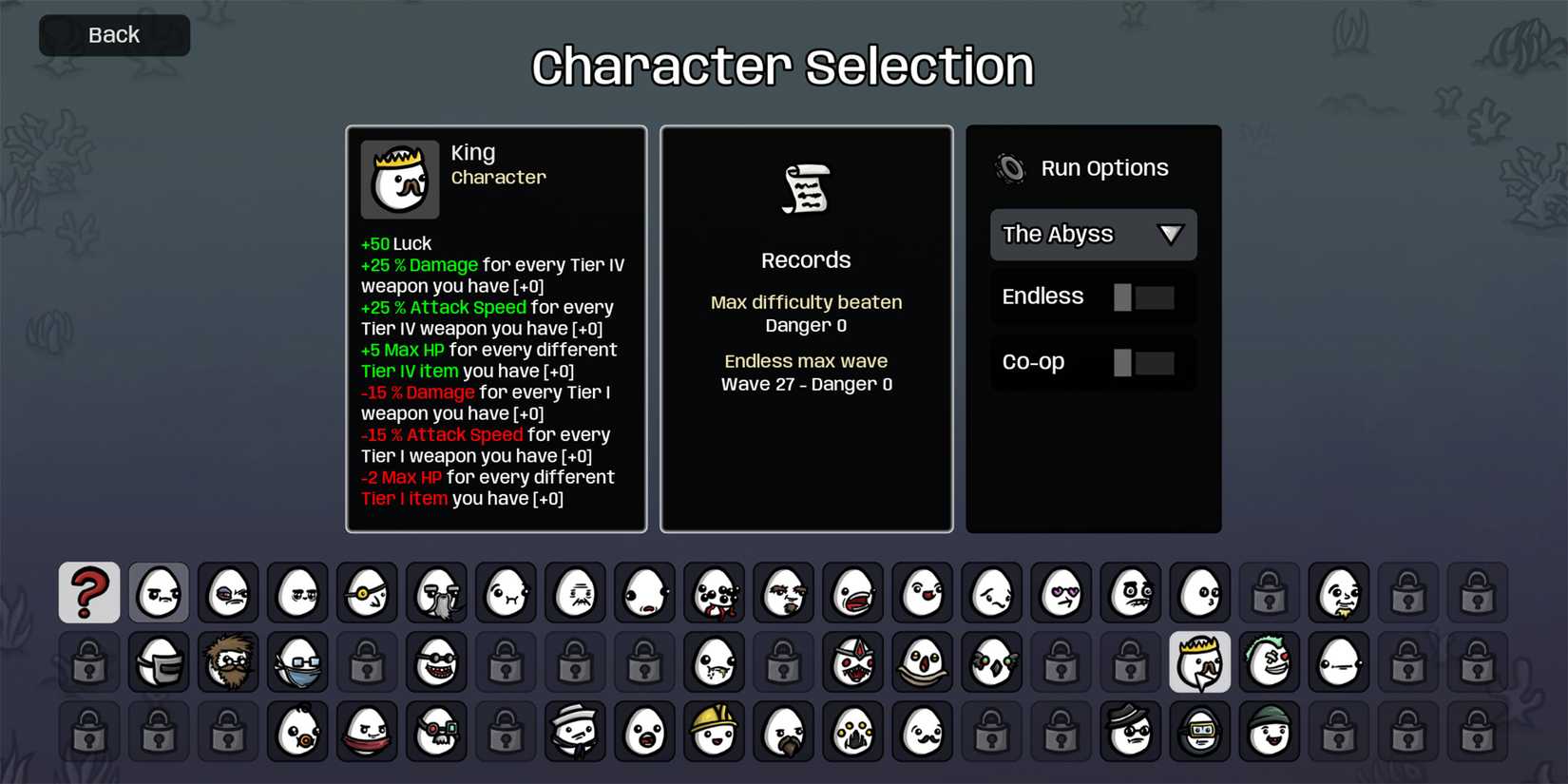Image resolution: width=1568 pixels, height=784 pixels.
Task: Select the character with heart-shaped sunglasses
Action: [x=1061, y=591]
